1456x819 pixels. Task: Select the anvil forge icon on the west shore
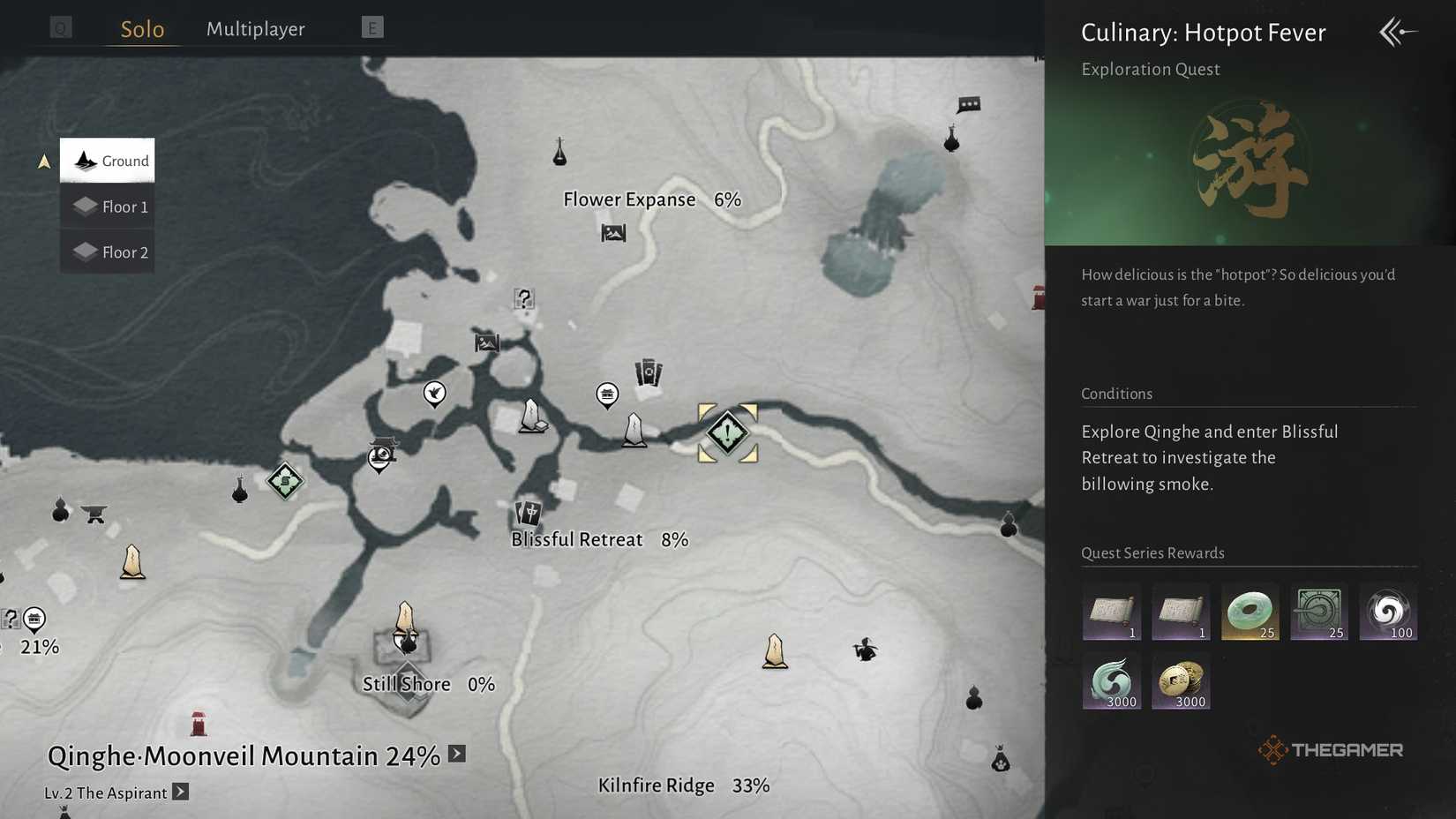pos(94,512)
